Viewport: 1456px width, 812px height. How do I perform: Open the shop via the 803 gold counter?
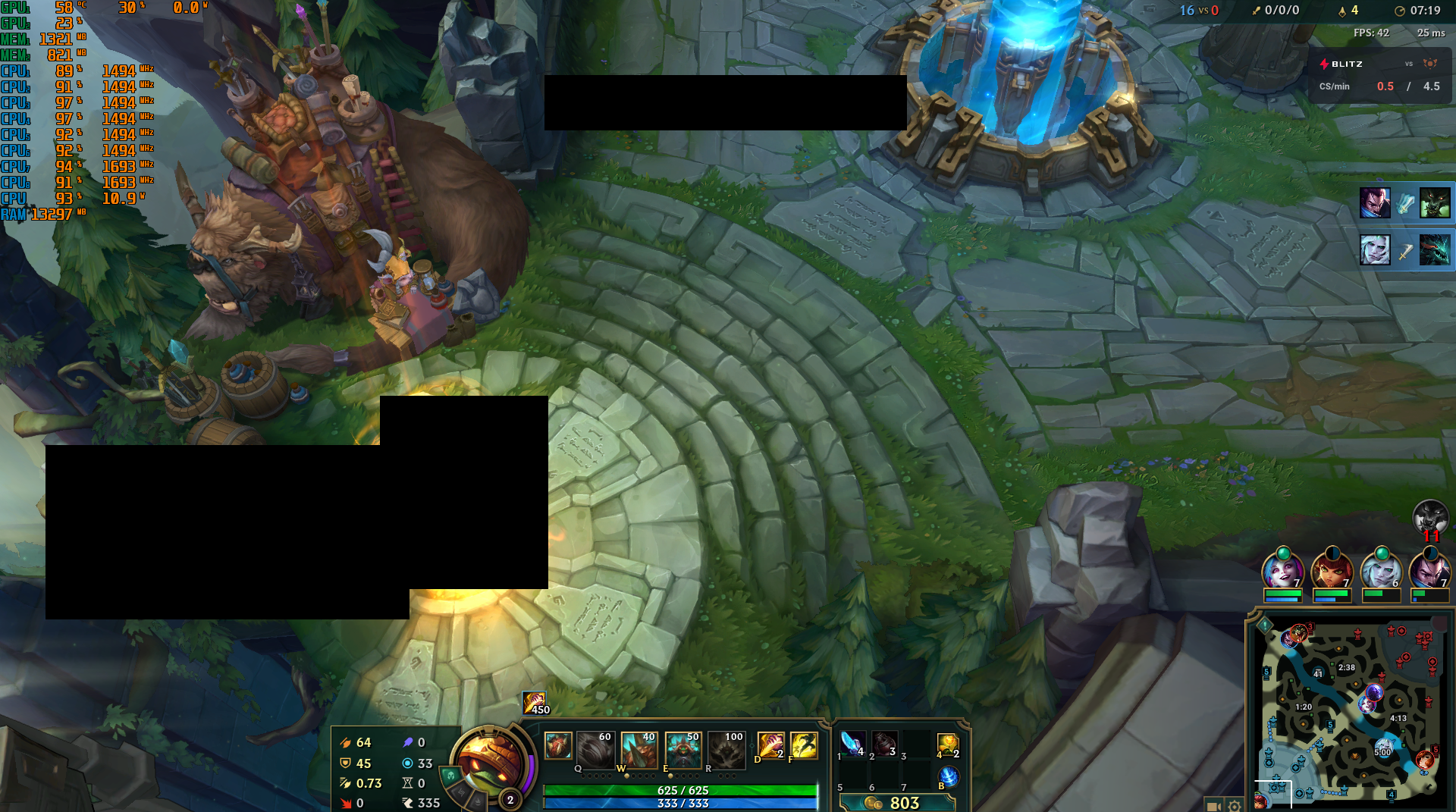click(899, 802)
